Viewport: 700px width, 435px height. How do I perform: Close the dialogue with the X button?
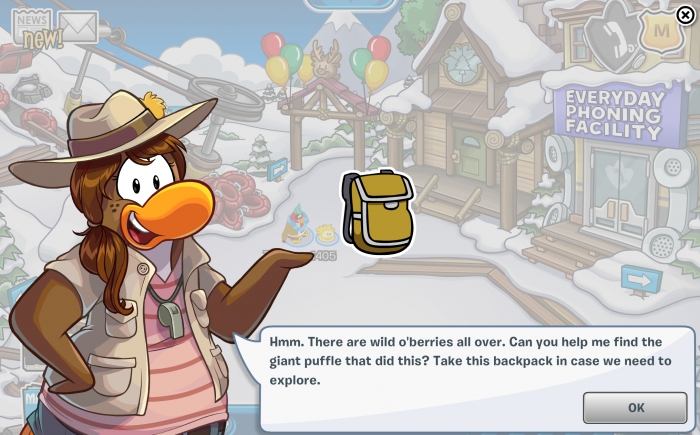(684, 14)
